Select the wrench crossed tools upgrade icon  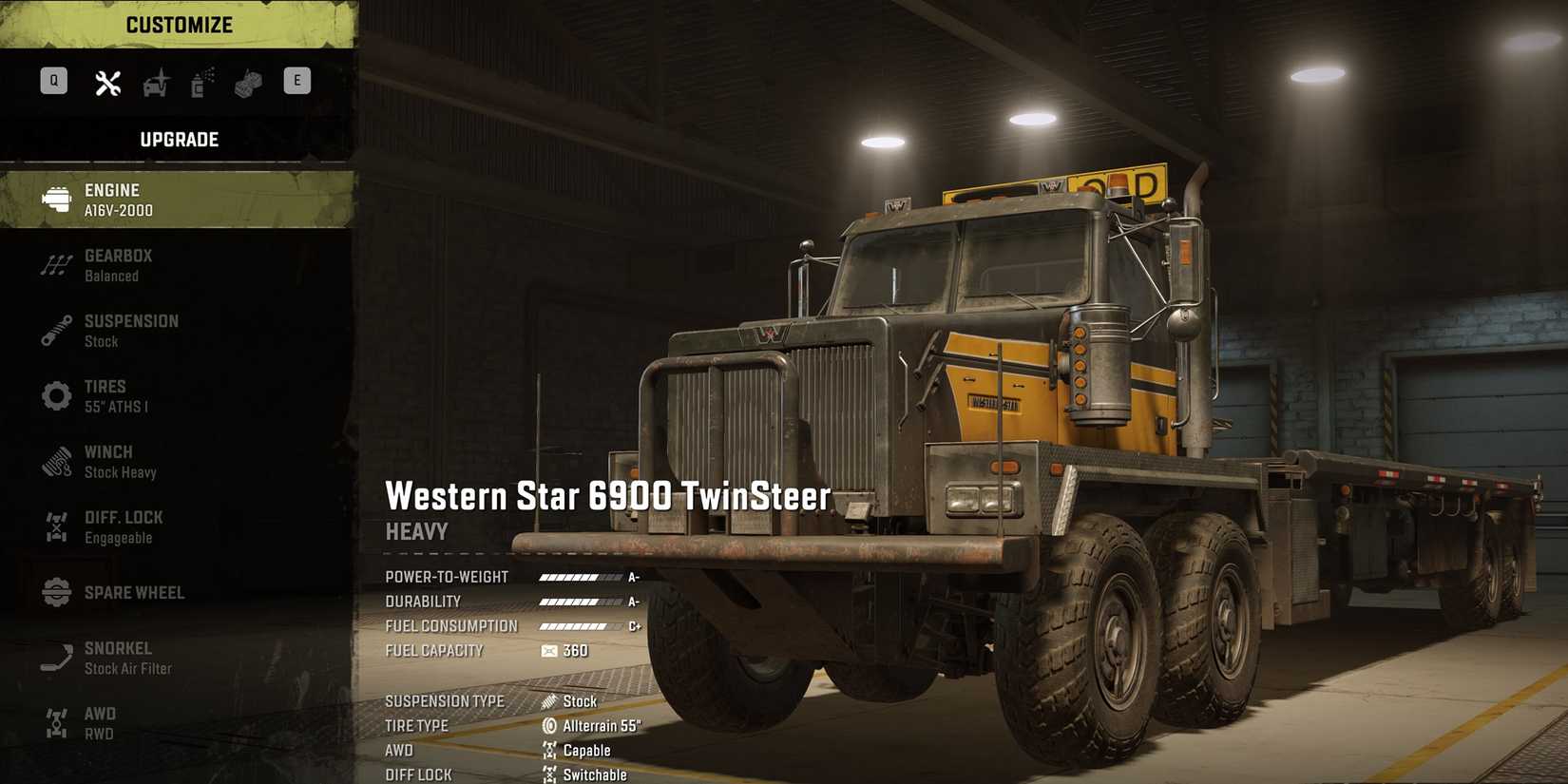(x=107, y=82)
